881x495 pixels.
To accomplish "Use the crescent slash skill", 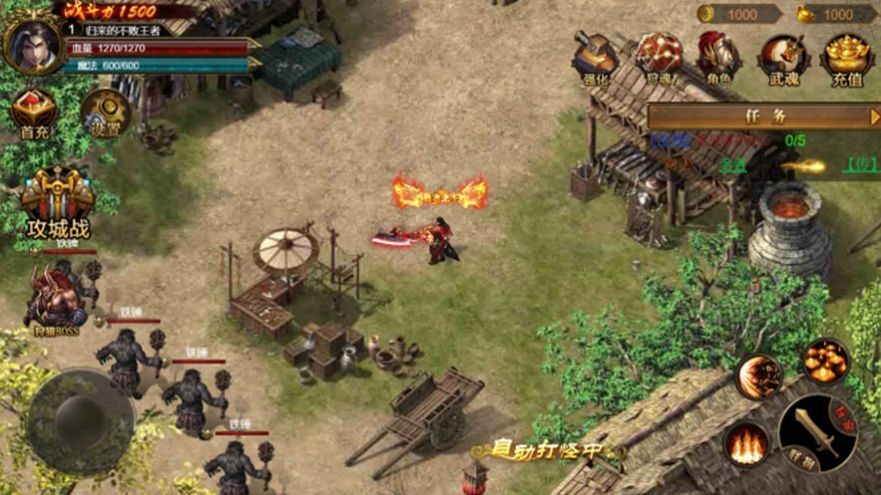I will coord(759,377).
